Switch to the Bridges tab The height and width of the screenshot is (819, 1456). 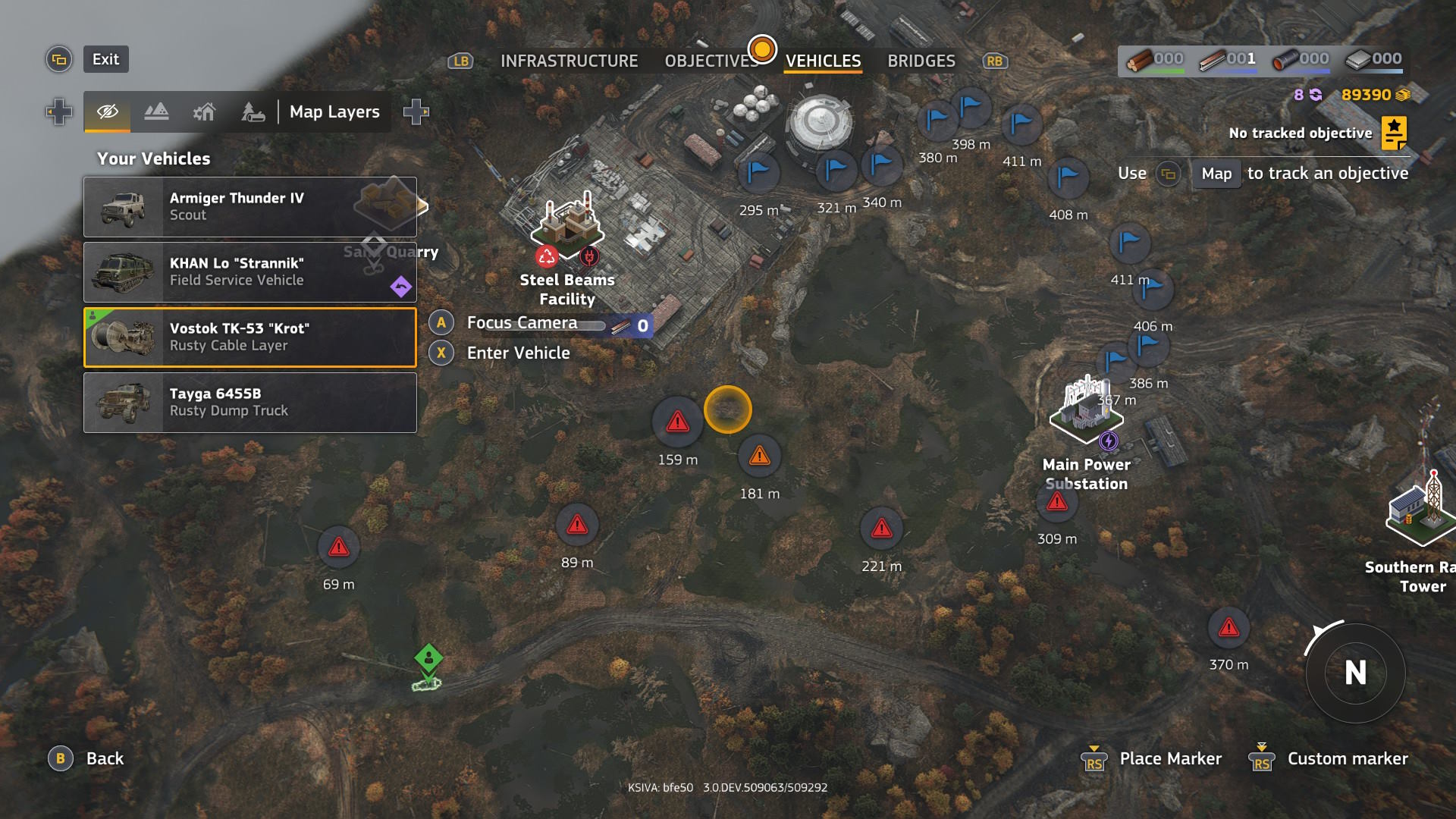[x=921, y=61]
